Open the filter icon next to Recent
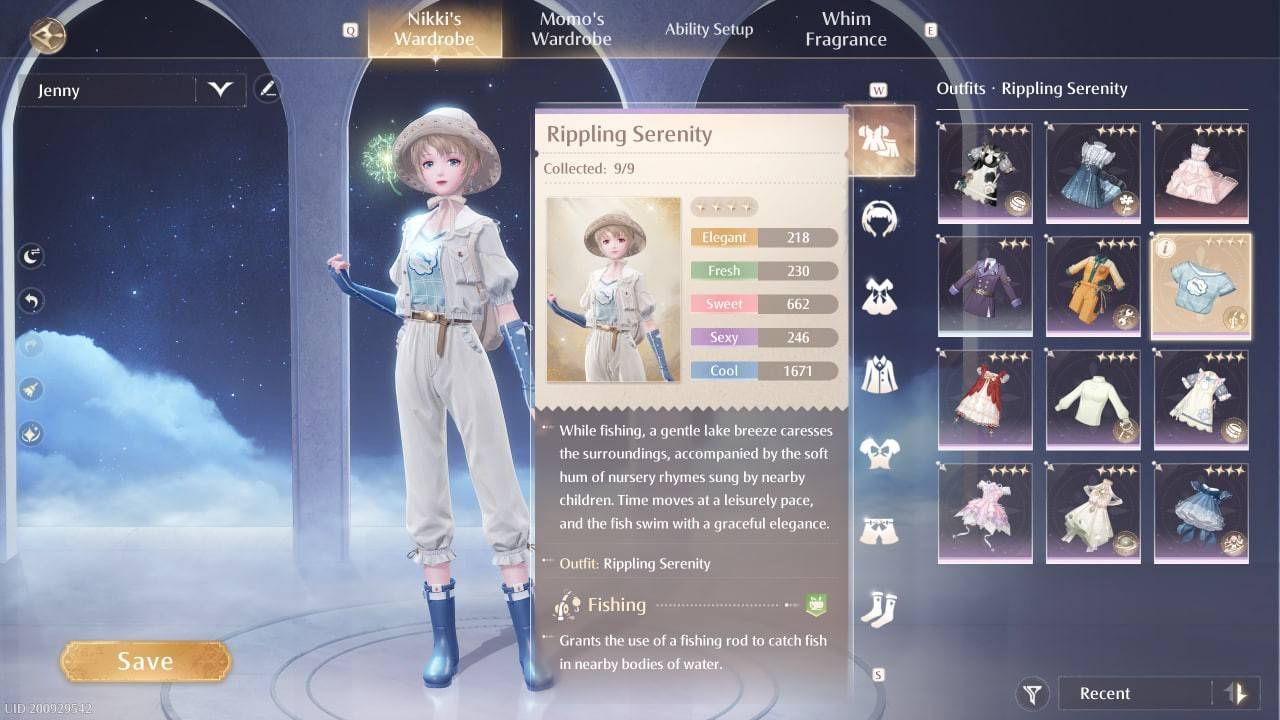This screenshot has width=1280, height=720. 1031,693
